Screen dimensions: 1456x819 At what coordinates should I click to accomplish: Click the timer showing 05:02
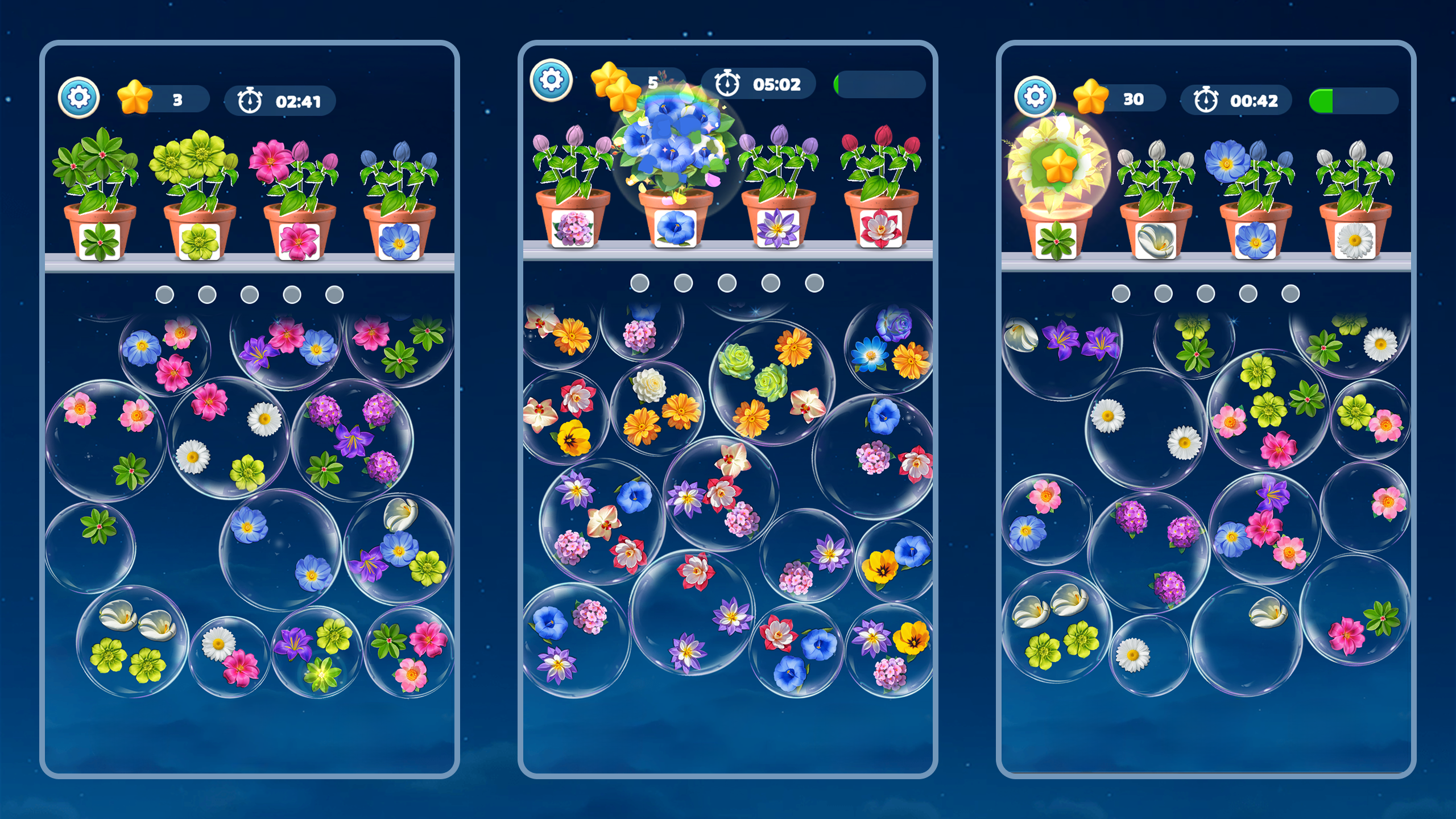coord(762,84)
